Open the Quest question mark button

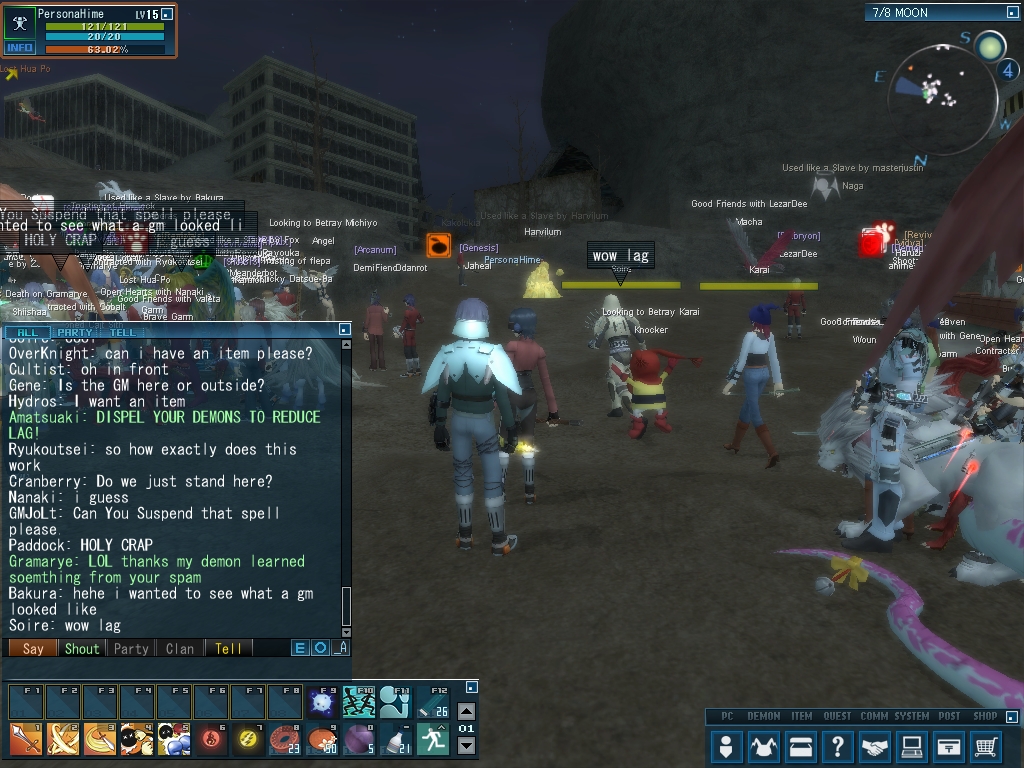[838, 746]
